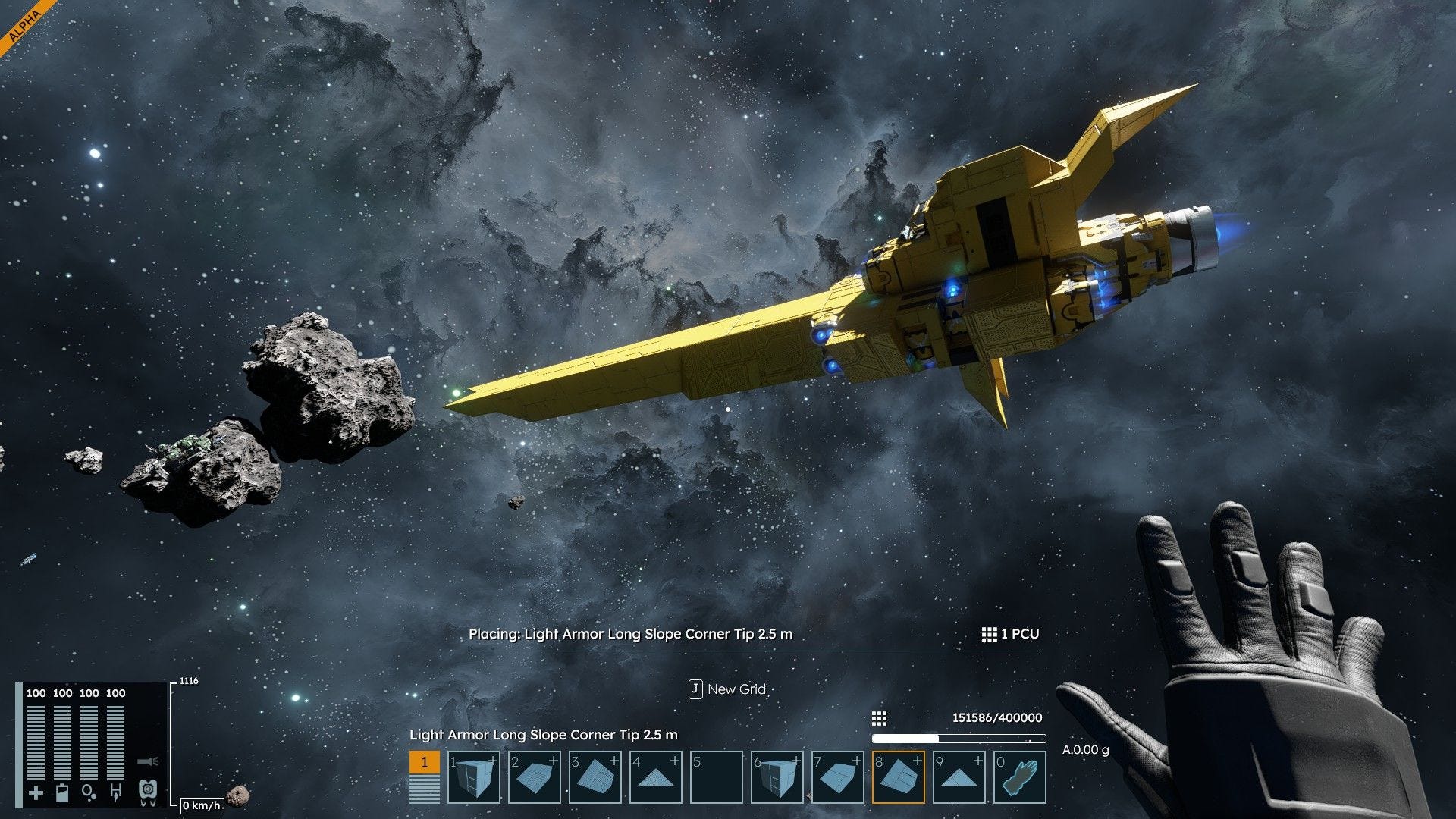Select the armor cube in slot 6
This screenshot has width=1456, height=819.
(x=777, y=777)
